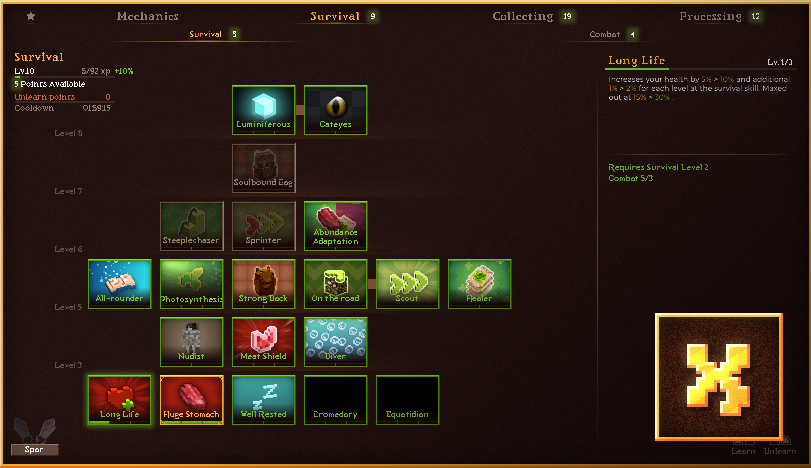Select the Huge Stomach skill

coord(191,400)
